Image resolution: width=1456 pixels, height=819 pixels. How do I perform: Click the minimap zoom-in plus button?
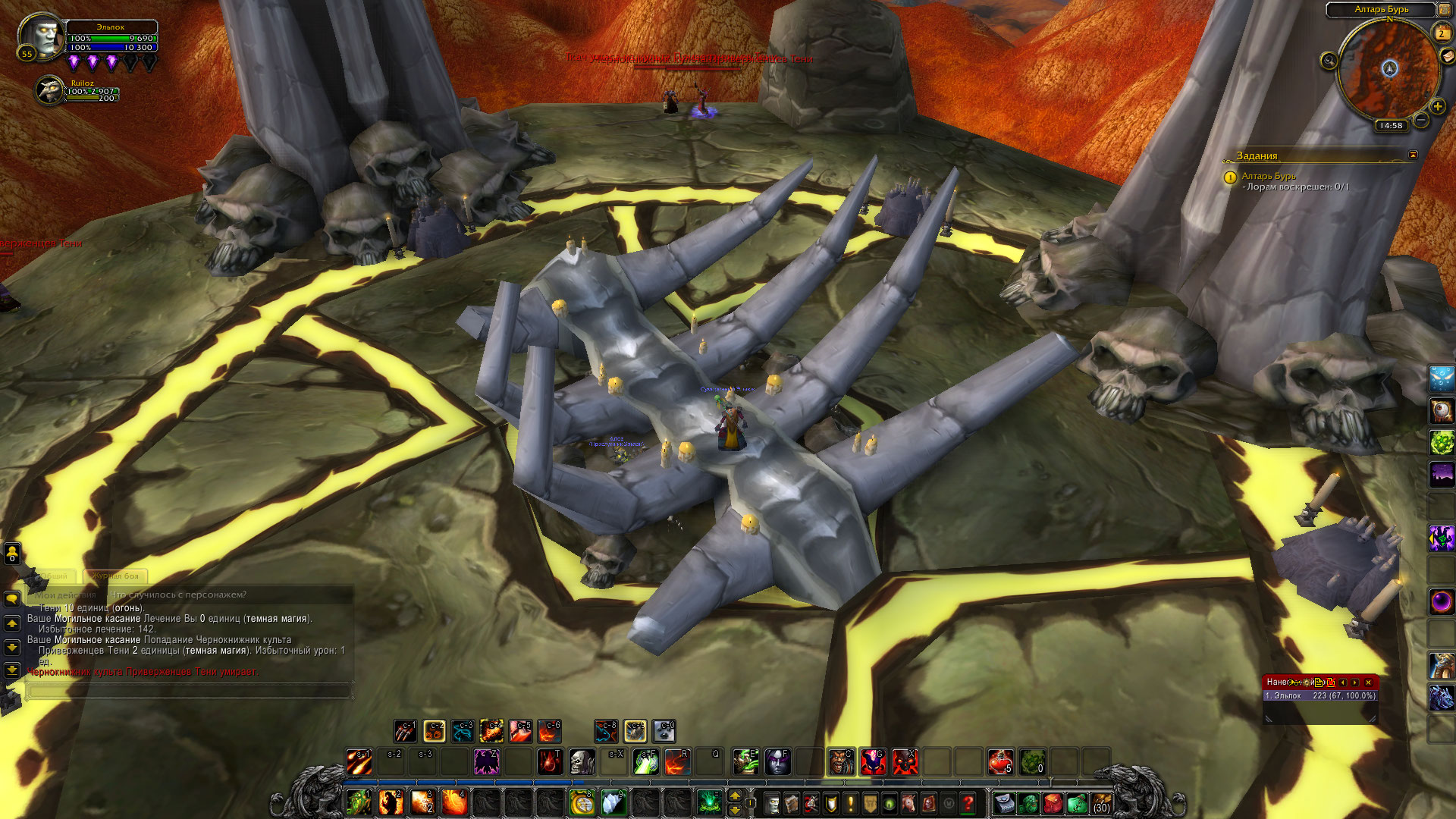[x=1437, y=106]
